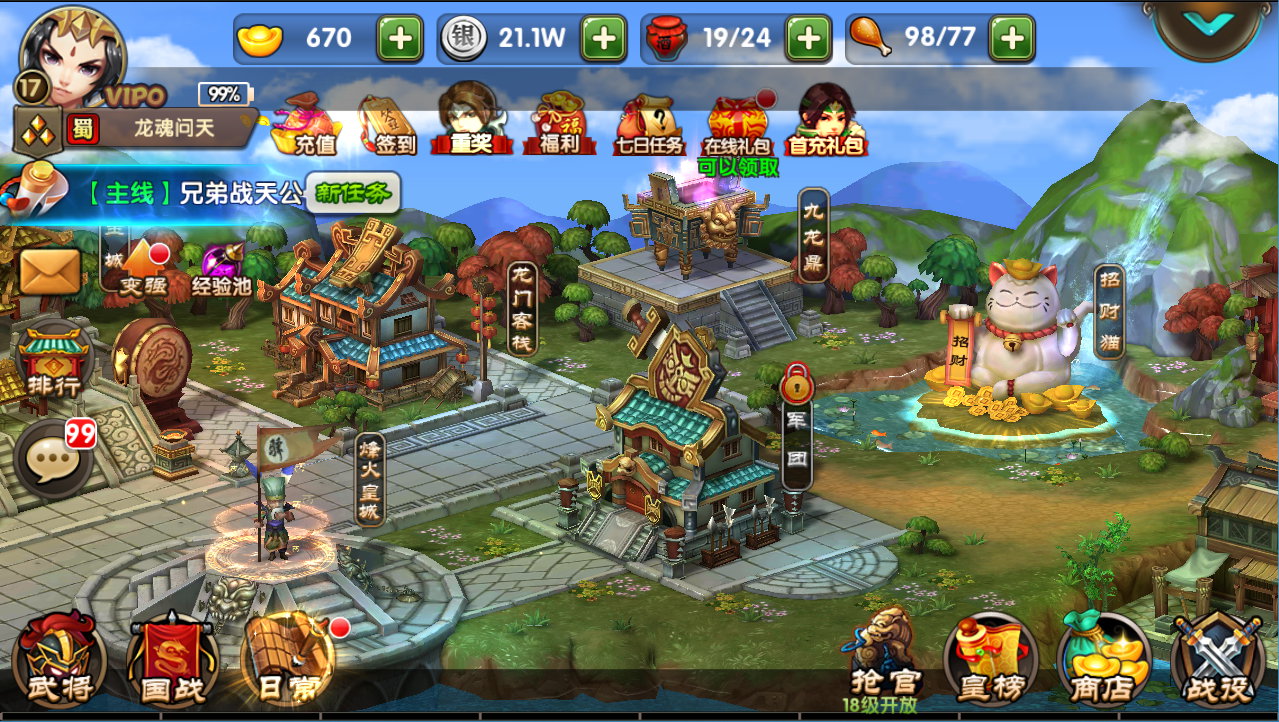Open the 首充礼包 first-recharge pack
The image size is (1279, 722).
point(824,121)
